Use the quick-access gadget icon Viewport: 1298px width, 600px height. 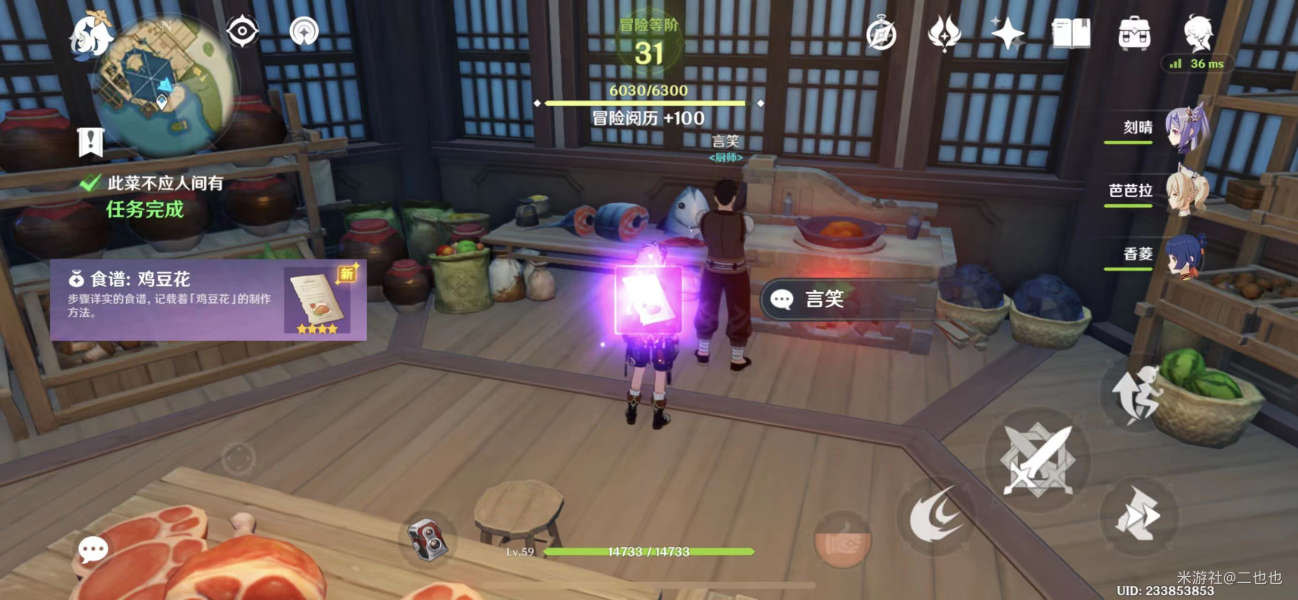click(x=428, y=539)
